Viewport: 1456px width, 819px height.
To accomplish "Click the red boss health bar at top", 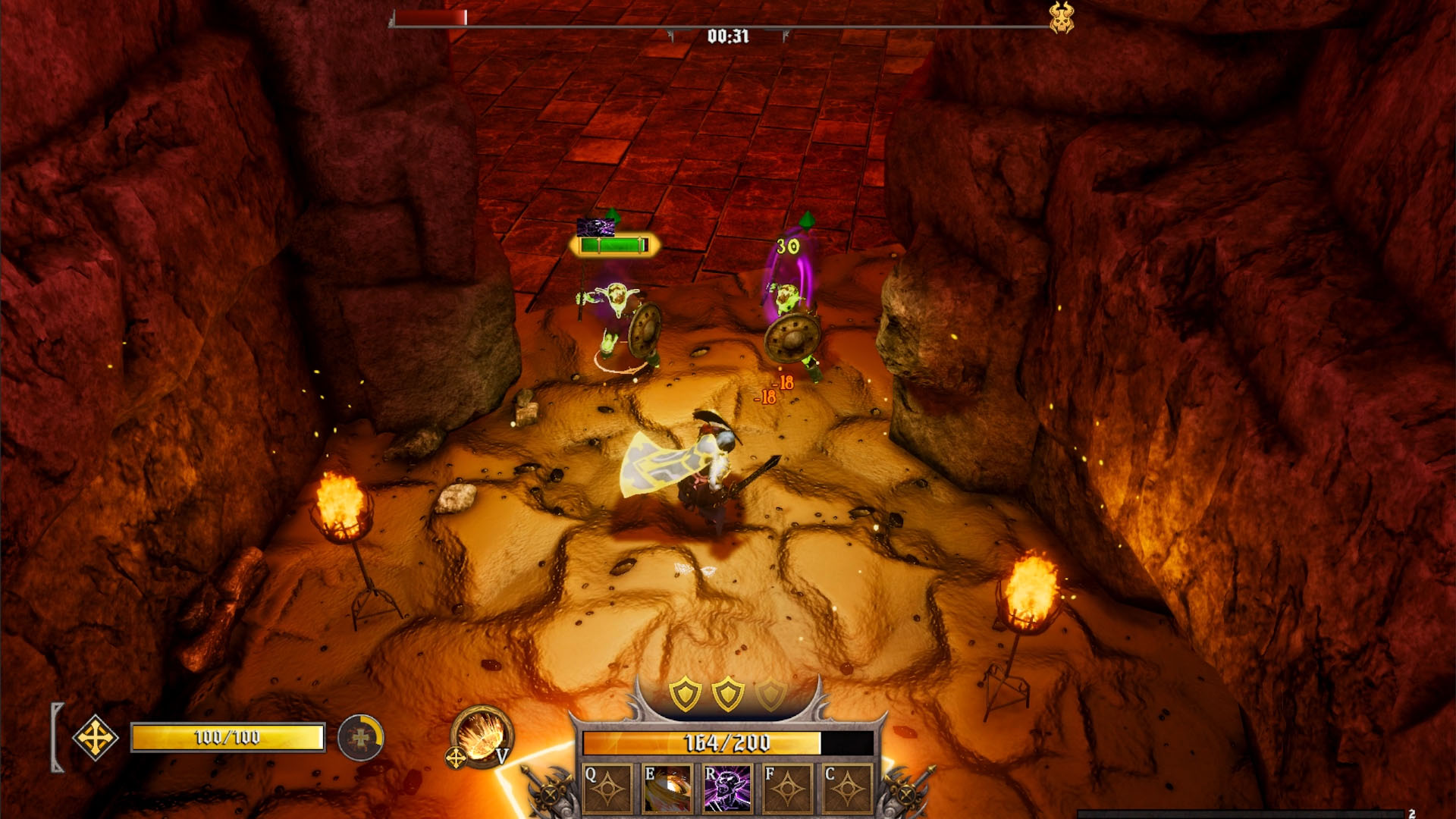I will coord(430,17).
